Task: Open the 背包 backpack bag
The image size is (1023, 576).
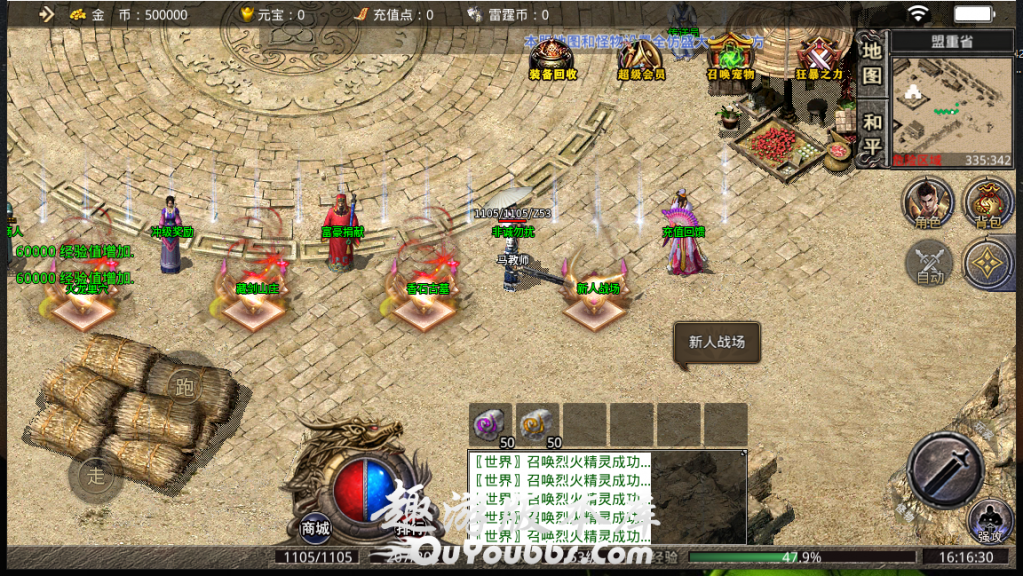Action: pos(987,203)
